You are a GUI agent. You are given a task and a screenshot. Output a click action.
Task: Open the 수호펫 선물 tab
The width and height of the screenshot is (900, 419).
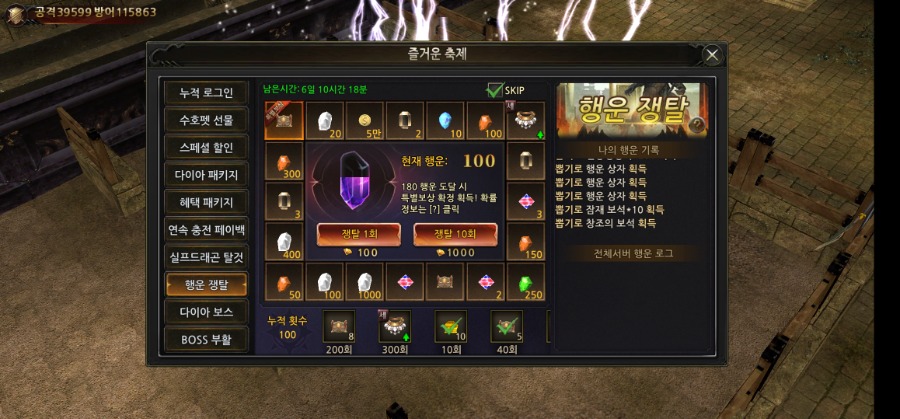[x=206, y=120]
